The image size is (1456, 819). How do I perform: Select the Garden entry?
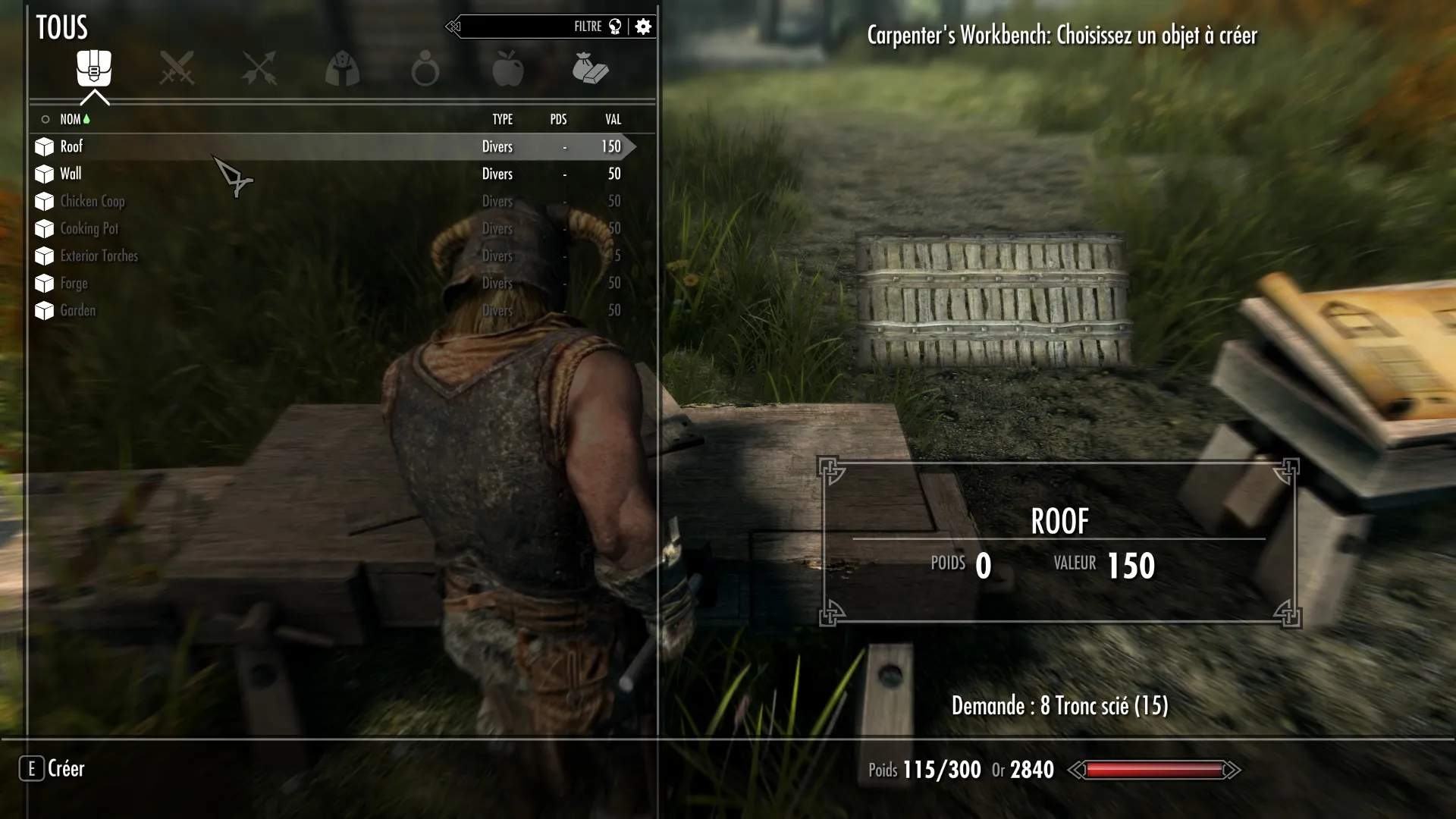click(x=77, y=310)
